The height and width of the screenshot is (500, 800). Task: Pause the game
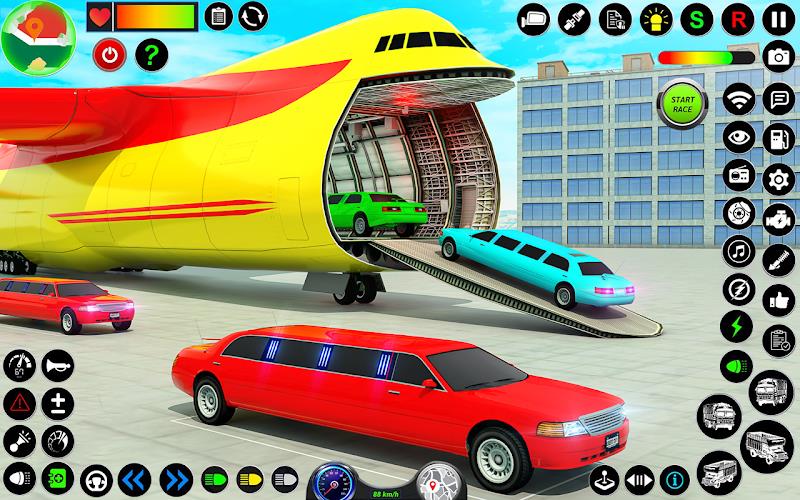pos(776,18)
